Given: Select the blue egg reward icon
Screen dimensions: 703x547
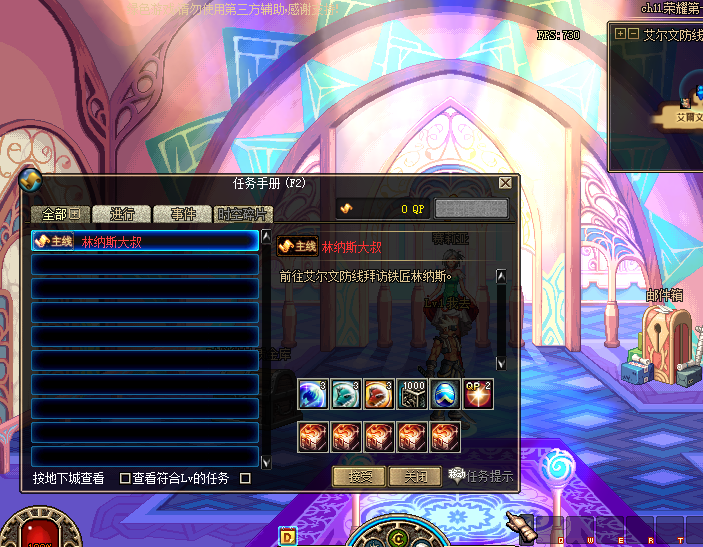Looking at the screenshot, I should (444, 394).
